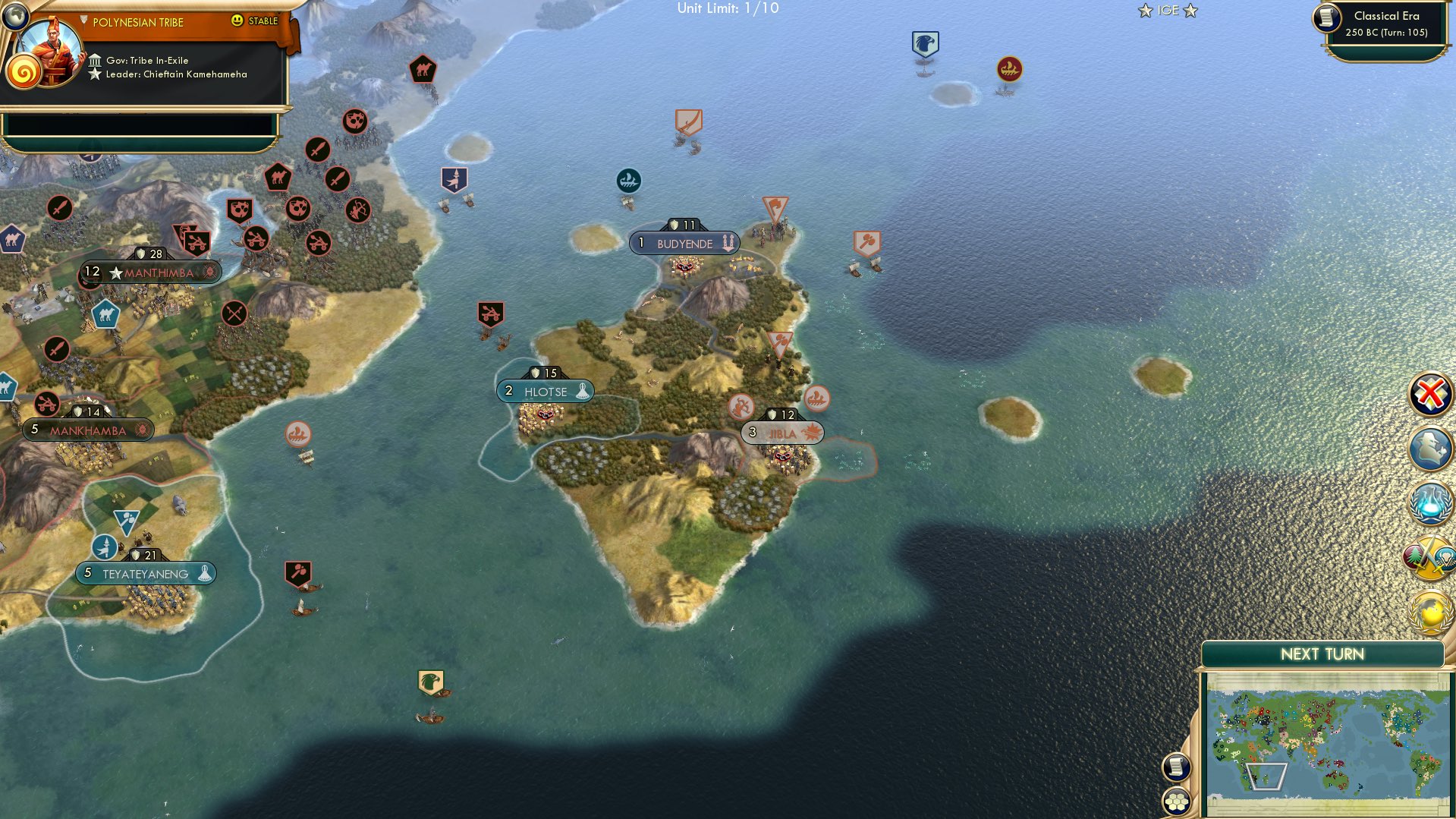The height and width of the screenshot is (819, 1456).
Task: Select the orange trireme unit icon near Teyateyaneng
Action: (x=297, y=435)
